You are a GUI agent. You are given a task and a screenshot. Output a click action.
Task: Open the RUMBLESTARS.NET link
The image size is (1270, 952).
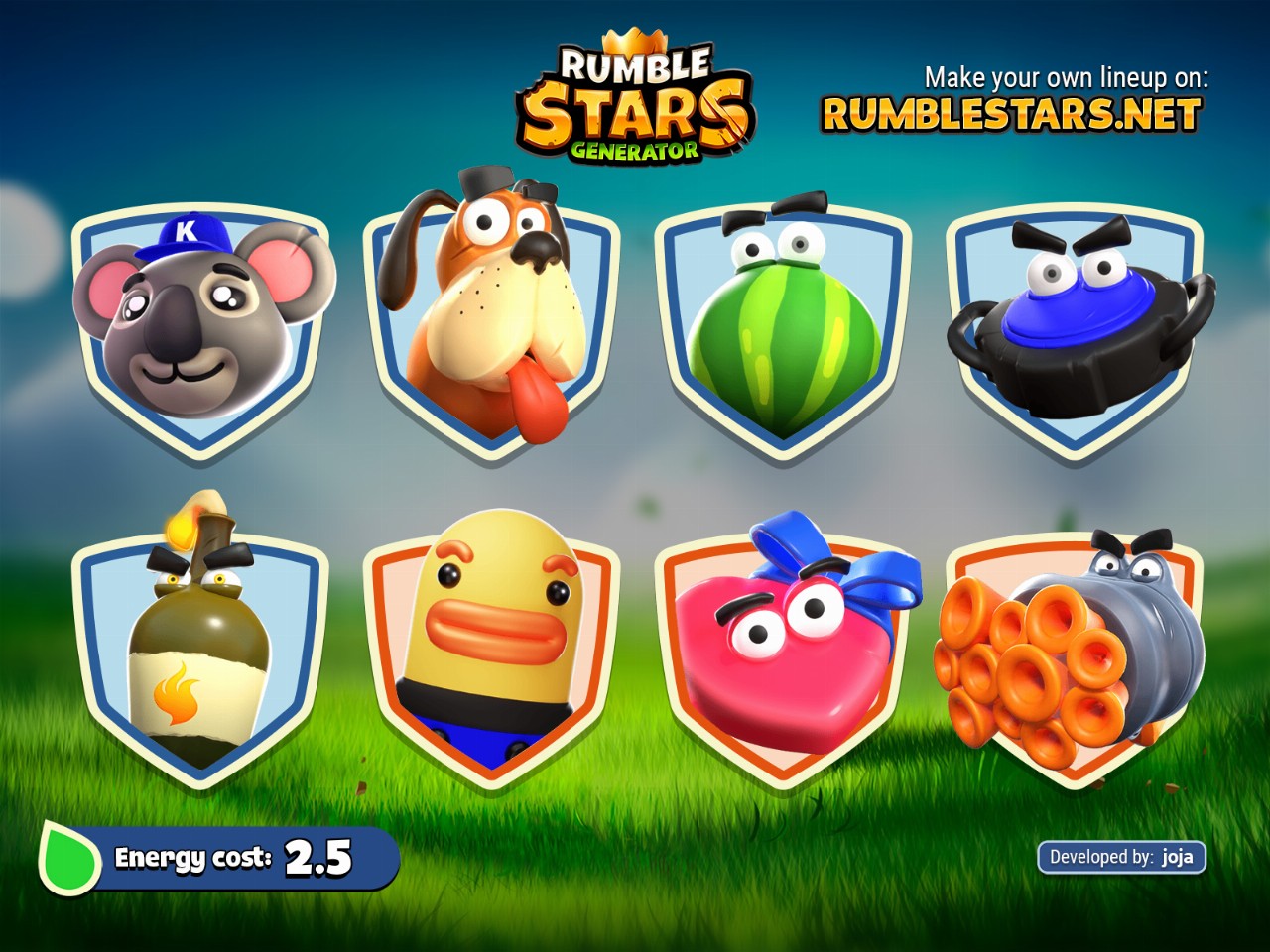(1011, 115)
